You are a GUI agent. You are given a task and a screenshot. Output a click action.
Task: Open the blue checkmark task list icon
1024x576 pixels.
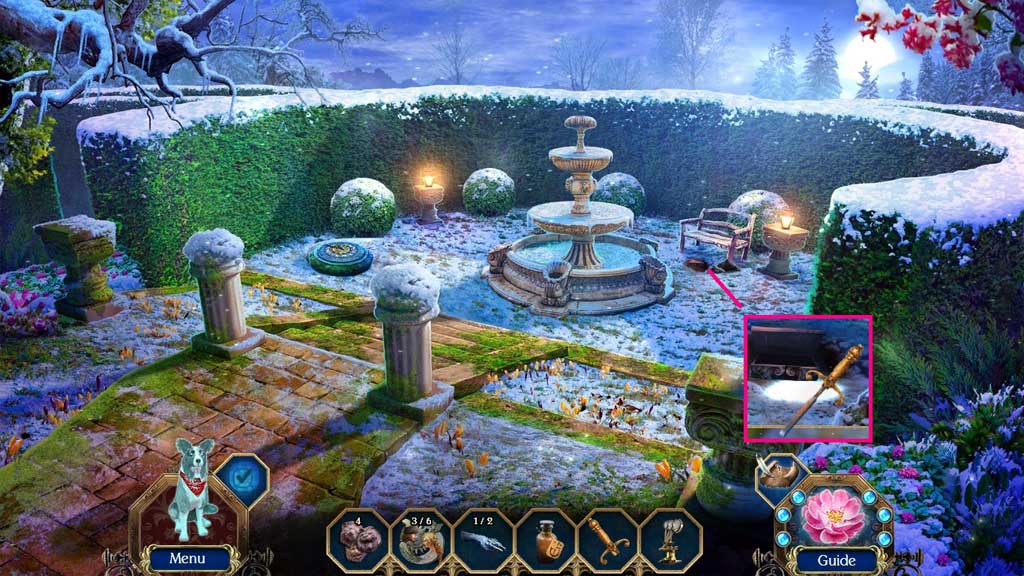(x=240, y=480)
